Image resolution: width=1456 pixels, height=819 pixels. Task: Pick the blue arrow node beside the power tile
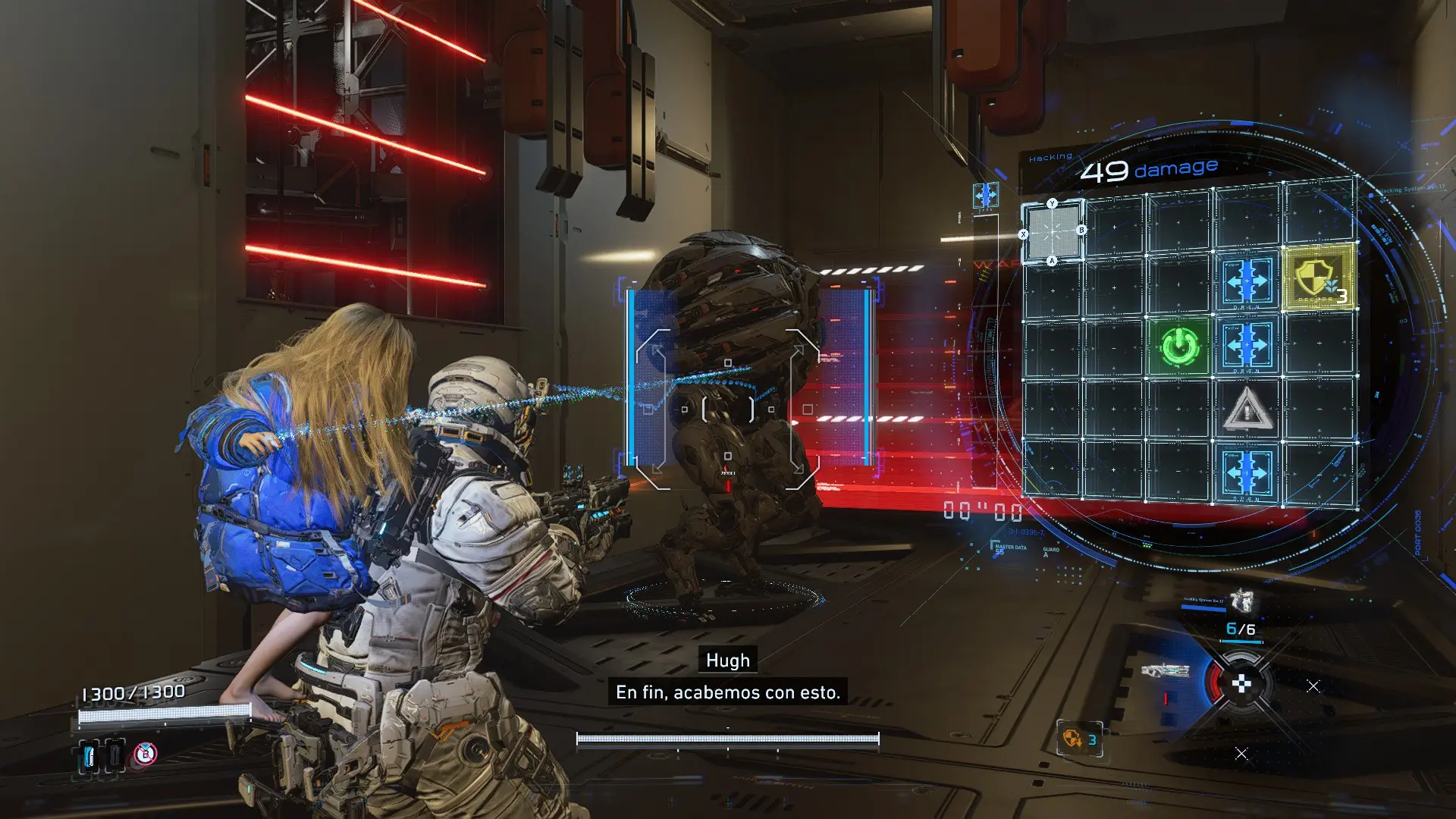pos(1247,346)
